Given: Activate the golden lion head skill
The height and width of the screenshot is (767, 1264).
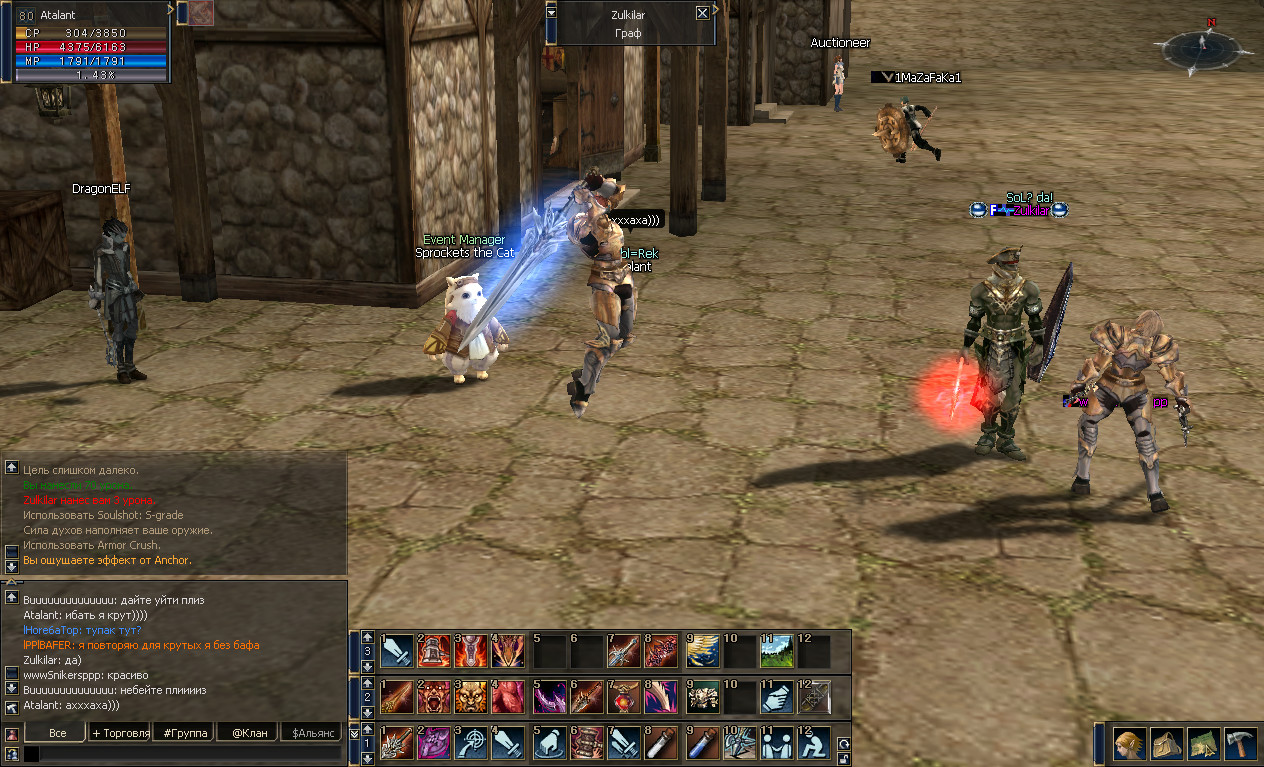Looking at the screenshot, I should click(471, 698).
